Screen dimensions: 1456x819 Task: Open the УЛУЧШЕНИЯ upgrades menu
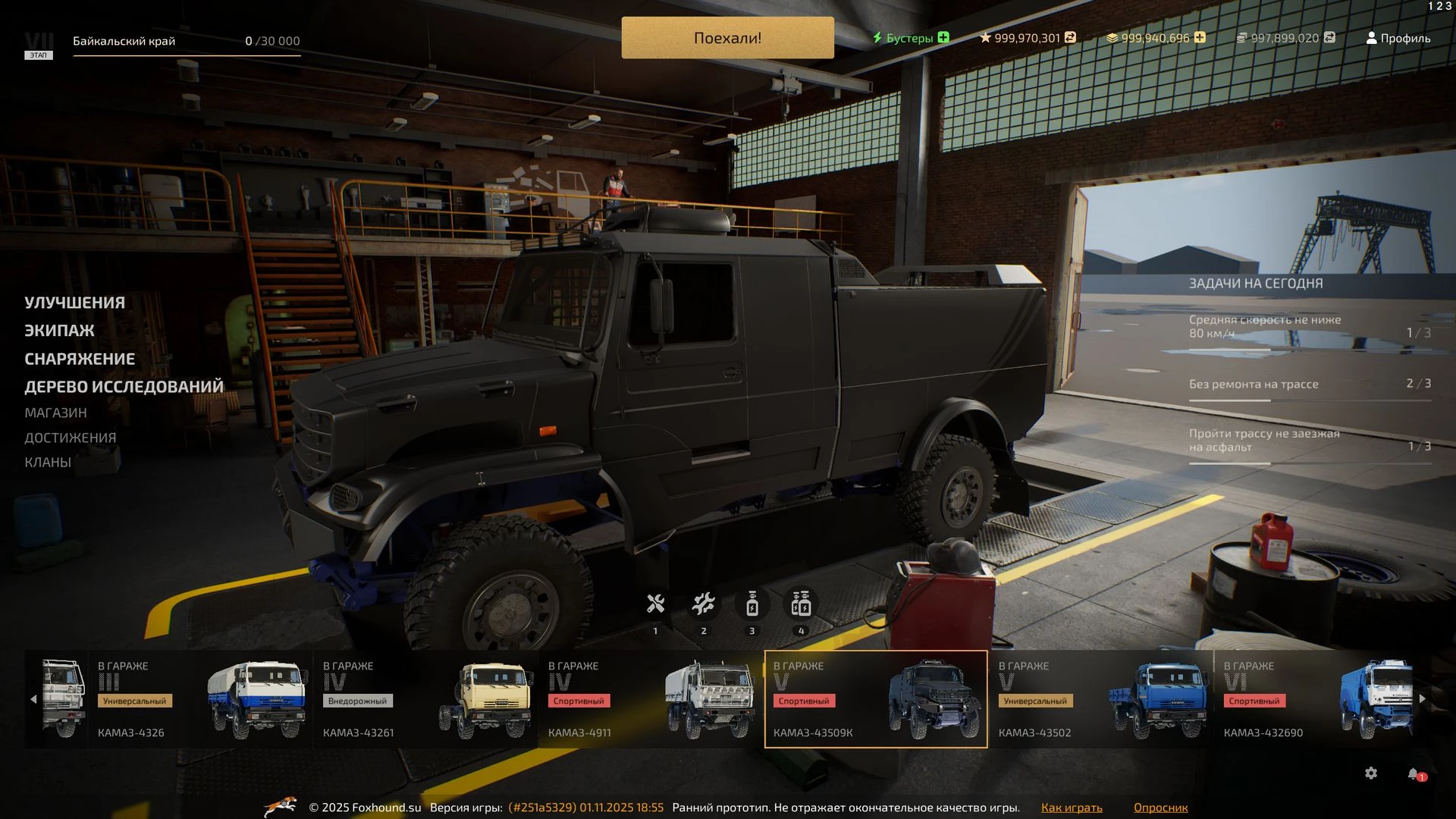click(x=74, y=303)
